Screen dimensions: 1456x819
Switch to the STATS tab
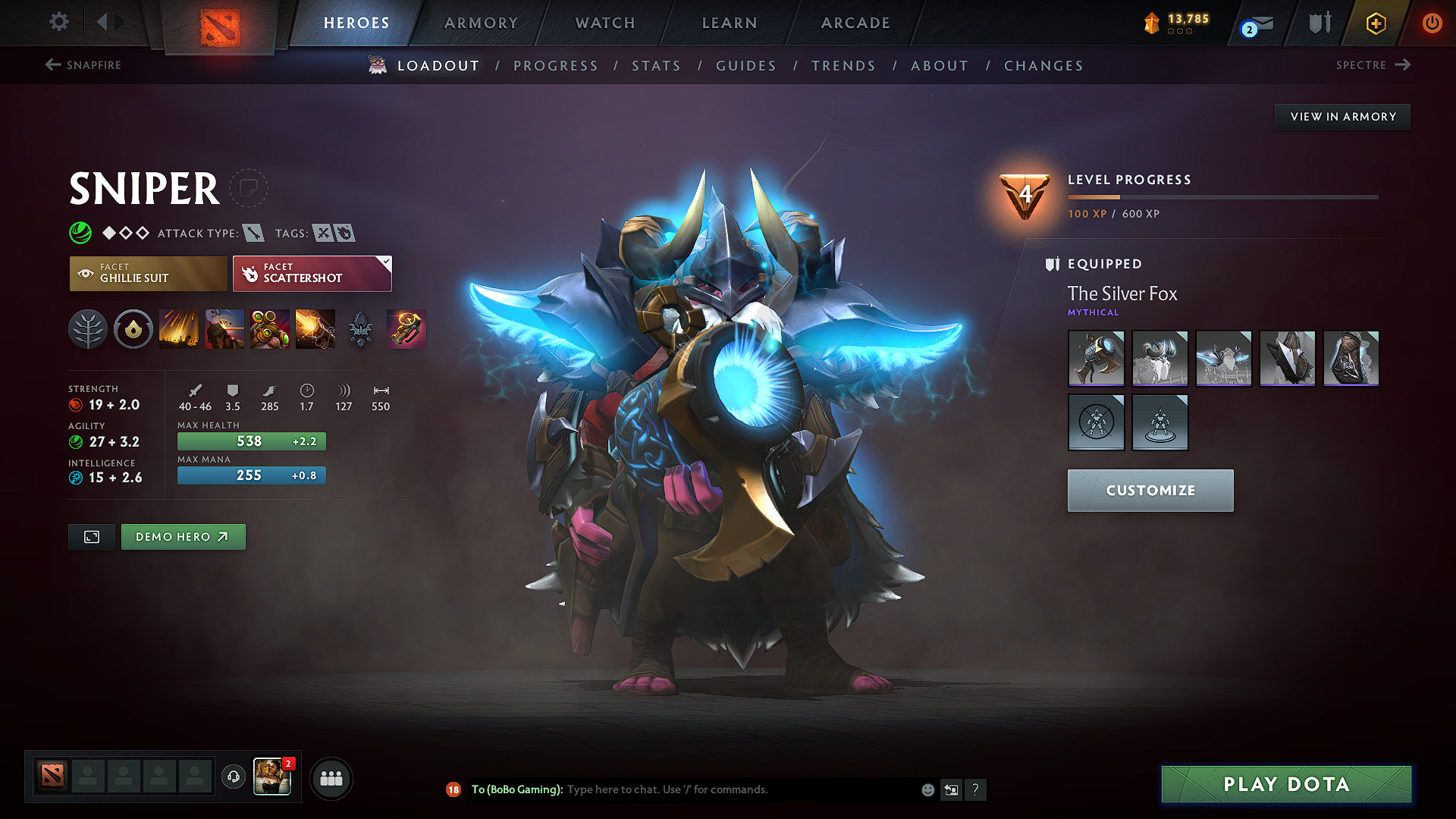[x=657, y=66]
